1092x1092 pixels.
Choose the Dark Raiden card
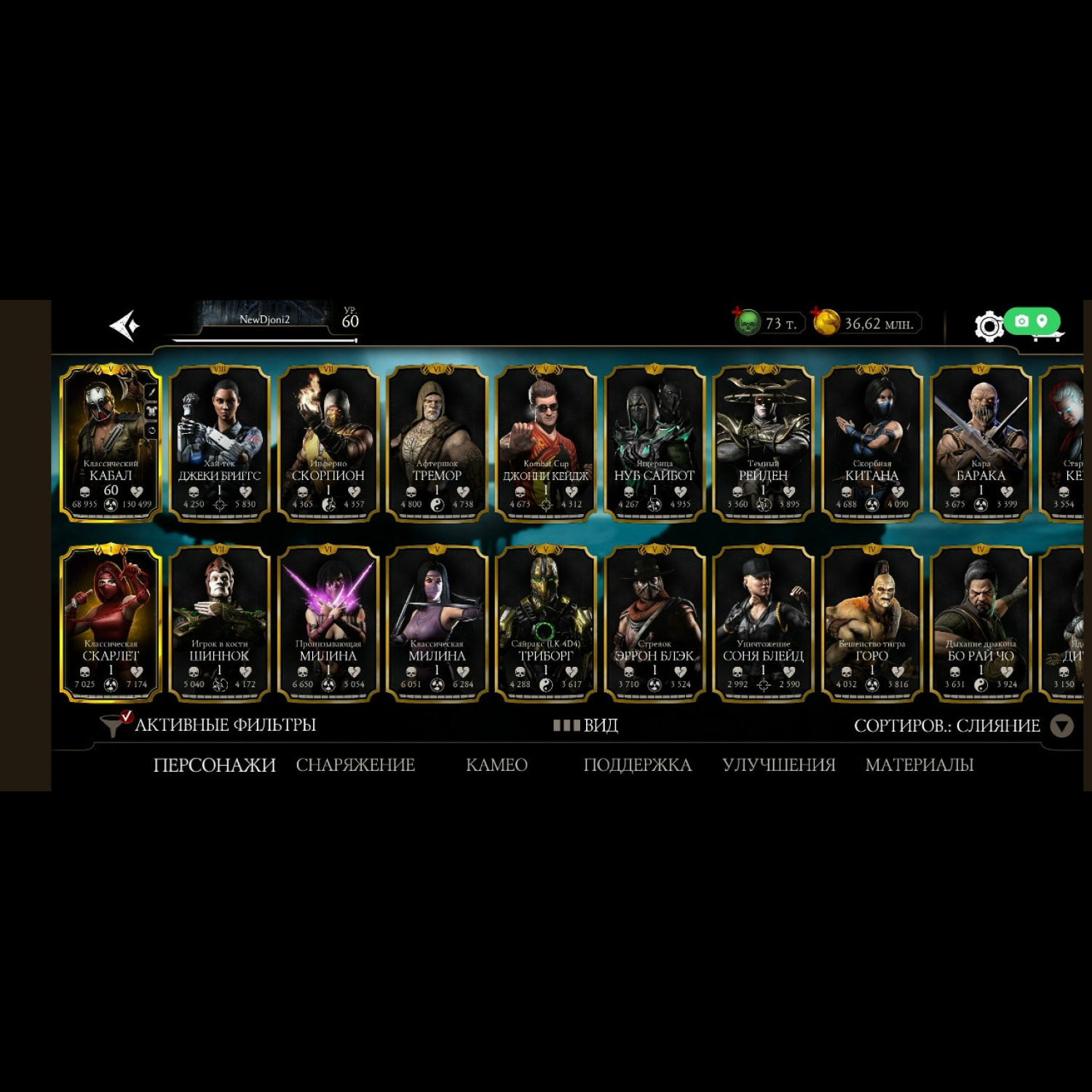point(763,443)
